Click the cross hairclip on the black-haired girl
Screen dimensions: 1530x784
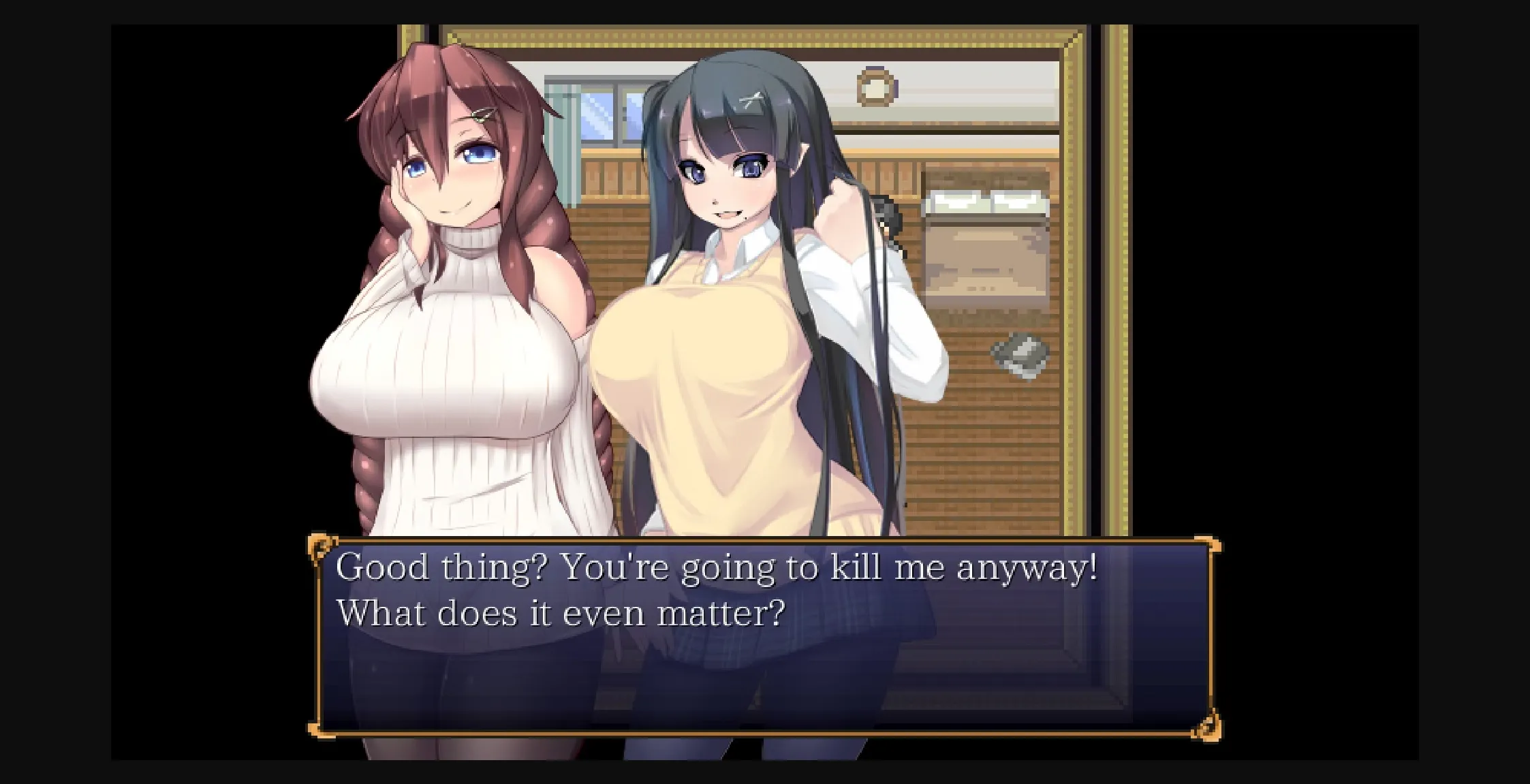tap(751, 97)
